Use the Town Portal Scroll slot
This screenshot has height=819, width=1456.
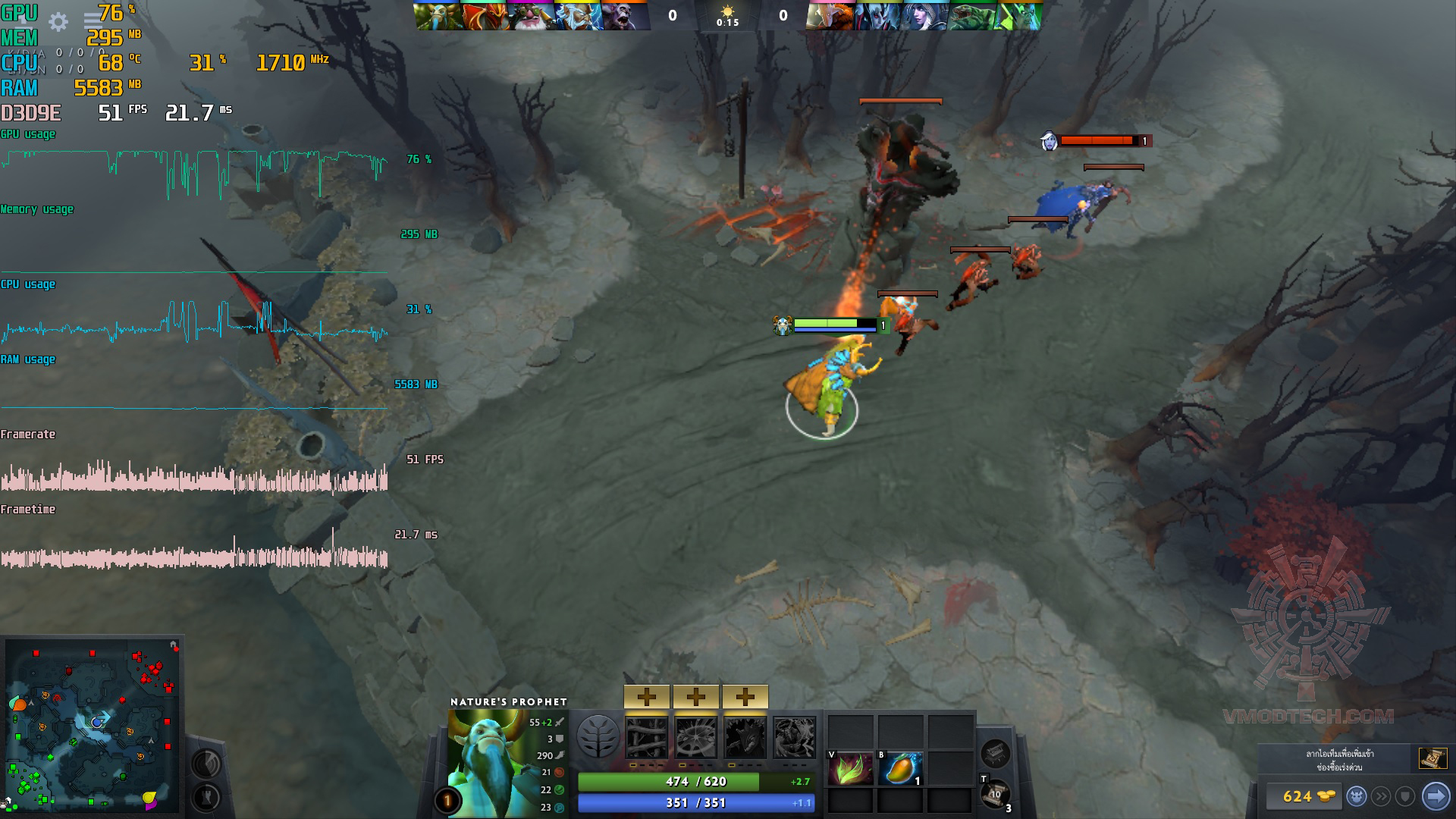[995, 795]
